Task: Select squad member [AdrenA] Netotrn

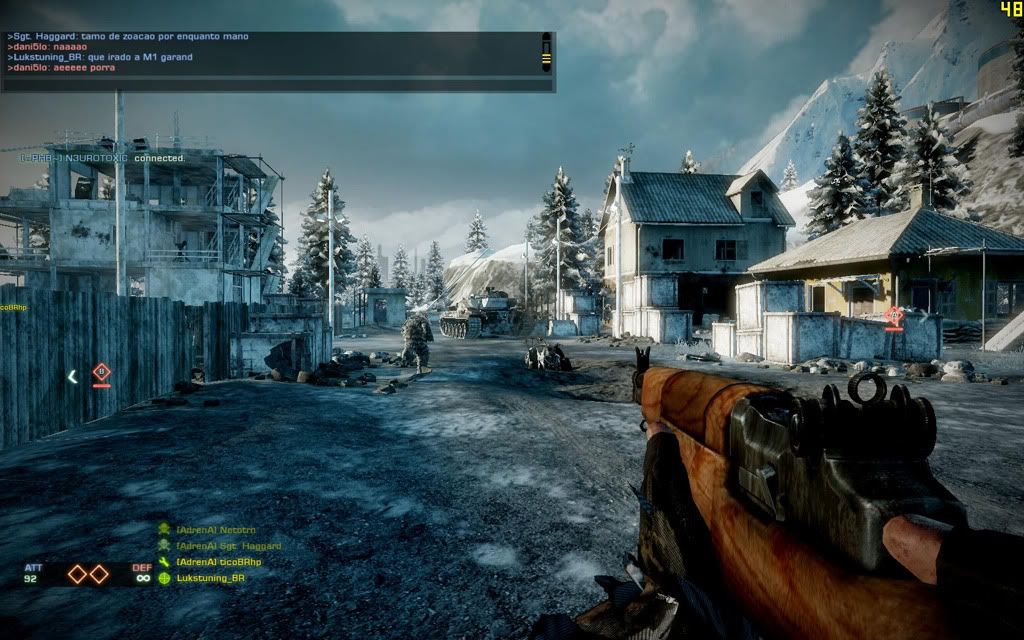Action: tap(214, 528)
